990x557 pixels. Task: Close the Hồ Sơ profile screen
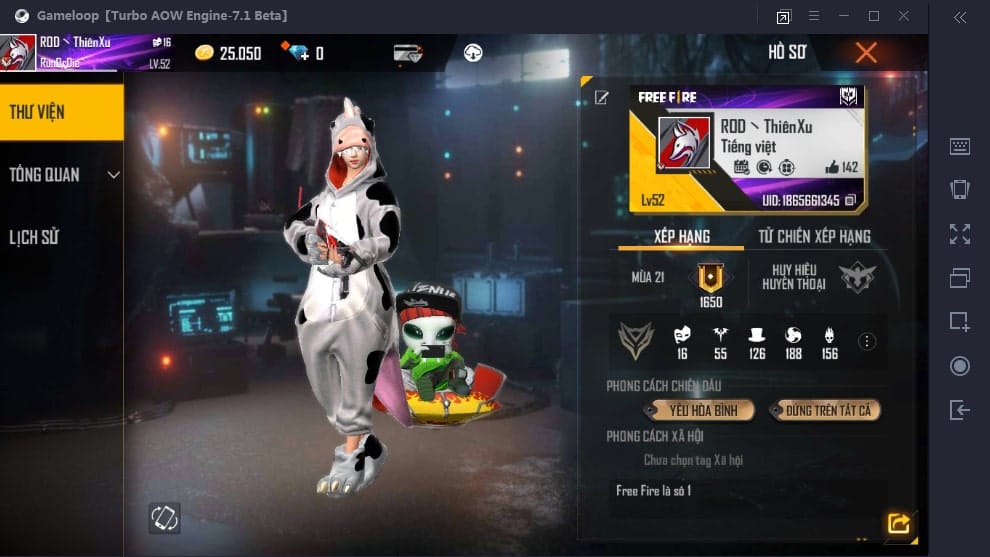point(866,53)
